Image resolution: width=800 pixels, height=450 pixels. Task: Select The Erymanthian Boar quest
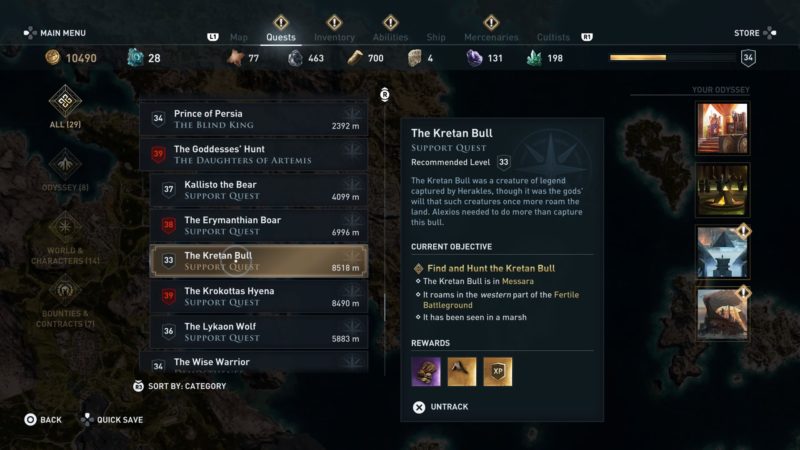(259, 225)
